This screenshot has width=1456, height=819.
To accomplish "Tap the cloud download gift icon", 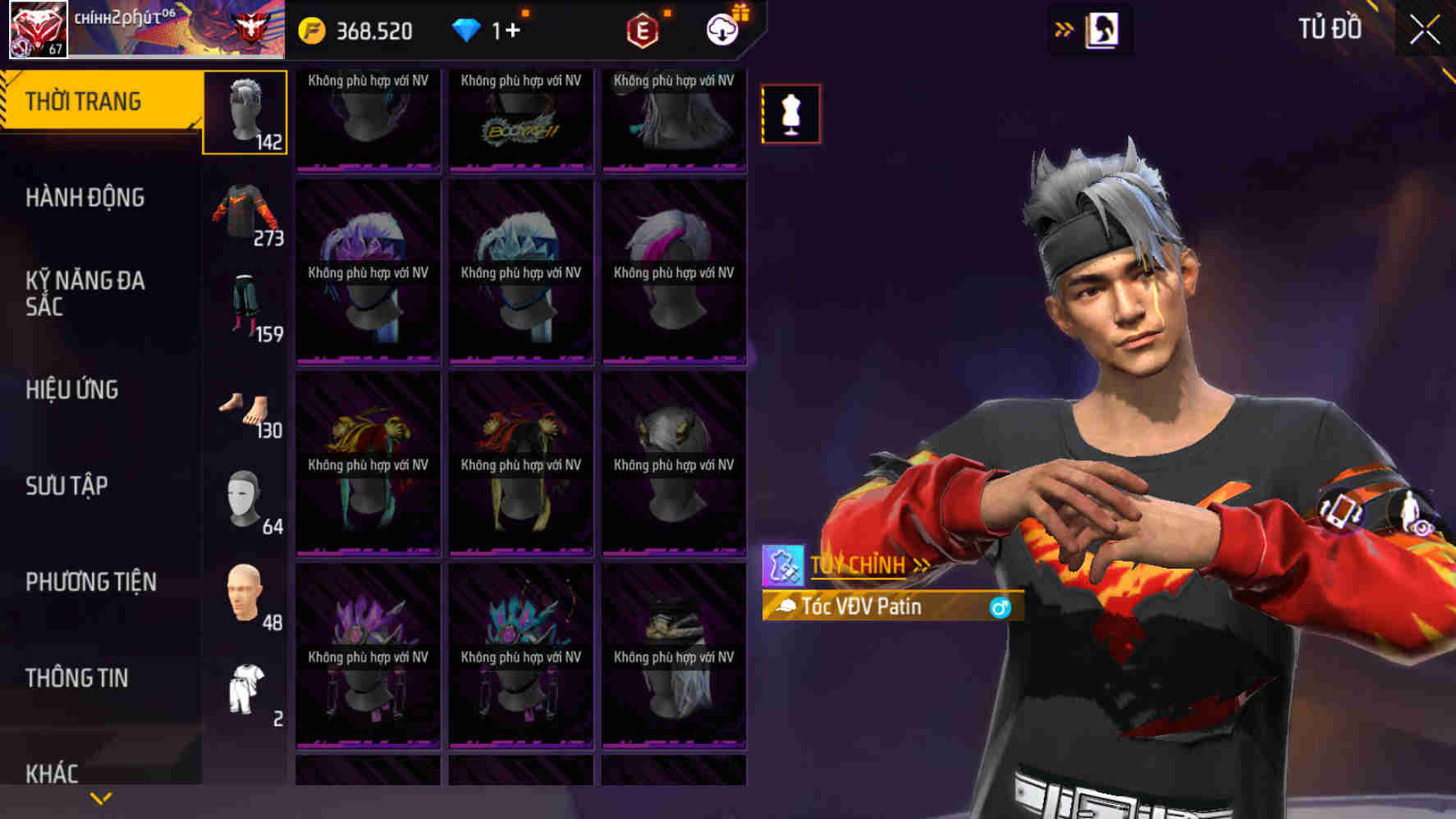I will click(x=721, y=30).
